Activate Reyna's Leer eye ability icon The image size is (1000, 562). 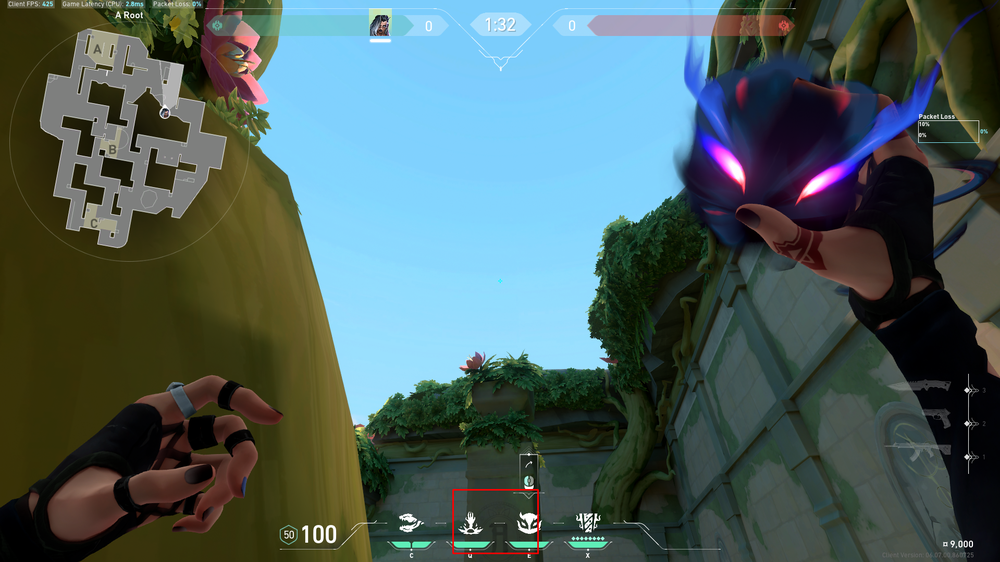pyautogui.click(x=410, y=521)
